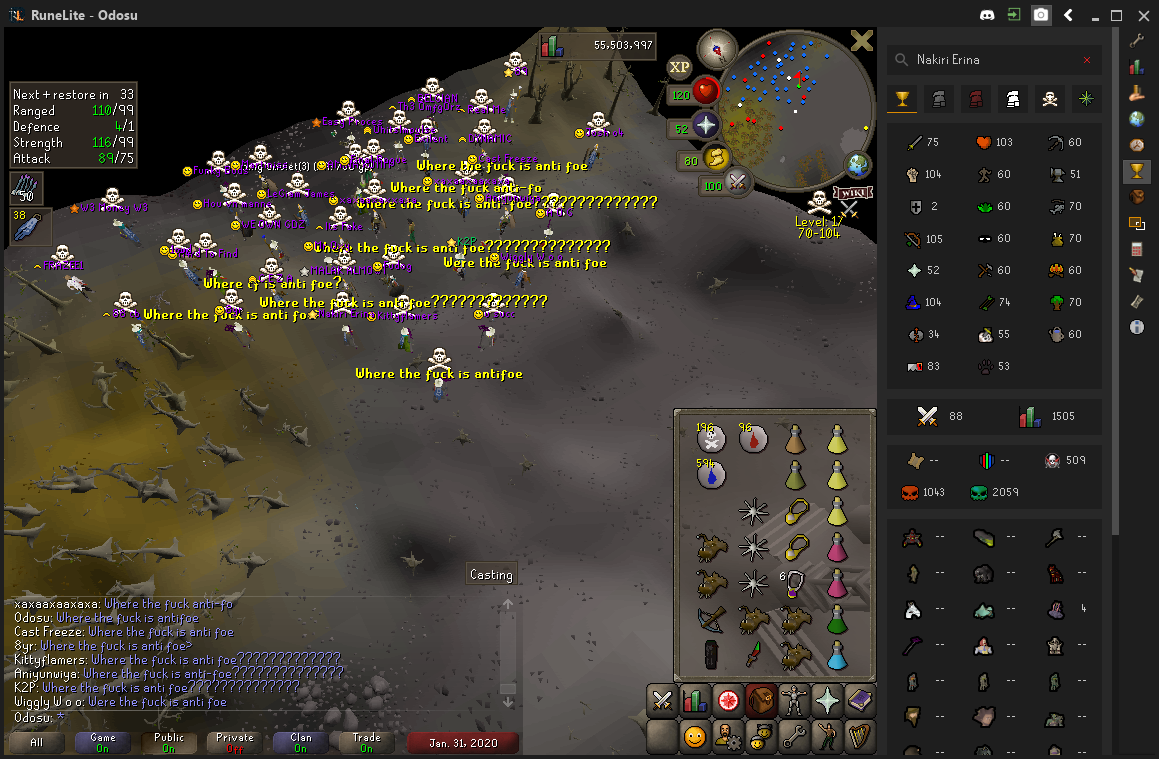Open the world map globe orb
Viewport: 1159px width, 759px height.
point(857,164)
